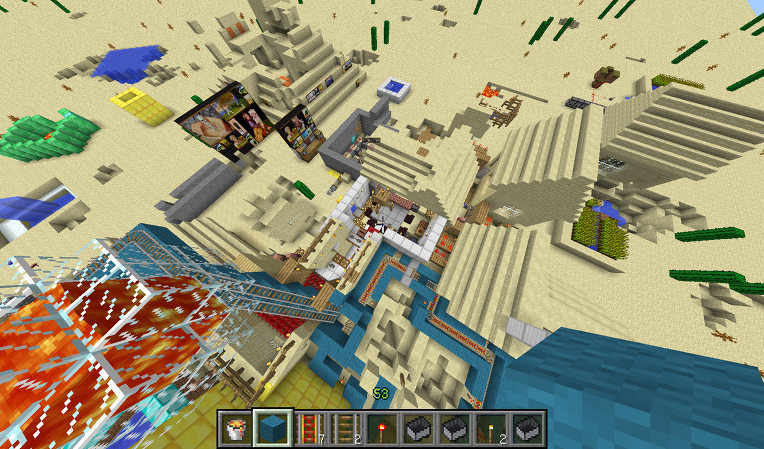This screenshot has width=764, height=449.
Task: Choose the cyan wool block slot
Action: click(272, 427)
